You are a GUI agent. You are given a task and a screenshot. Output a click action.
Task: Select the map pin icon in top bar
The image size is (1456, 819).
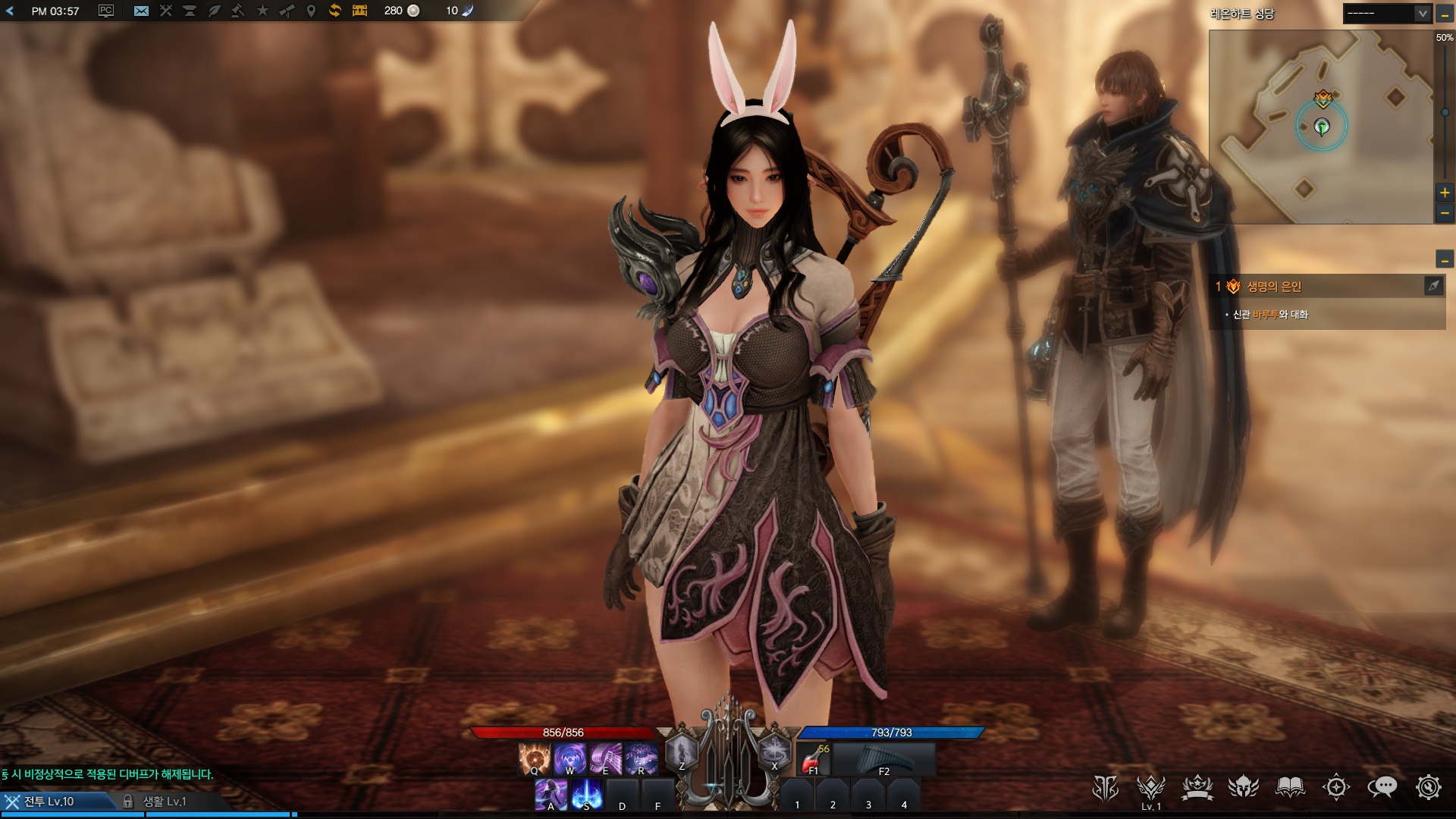point(310,11)
